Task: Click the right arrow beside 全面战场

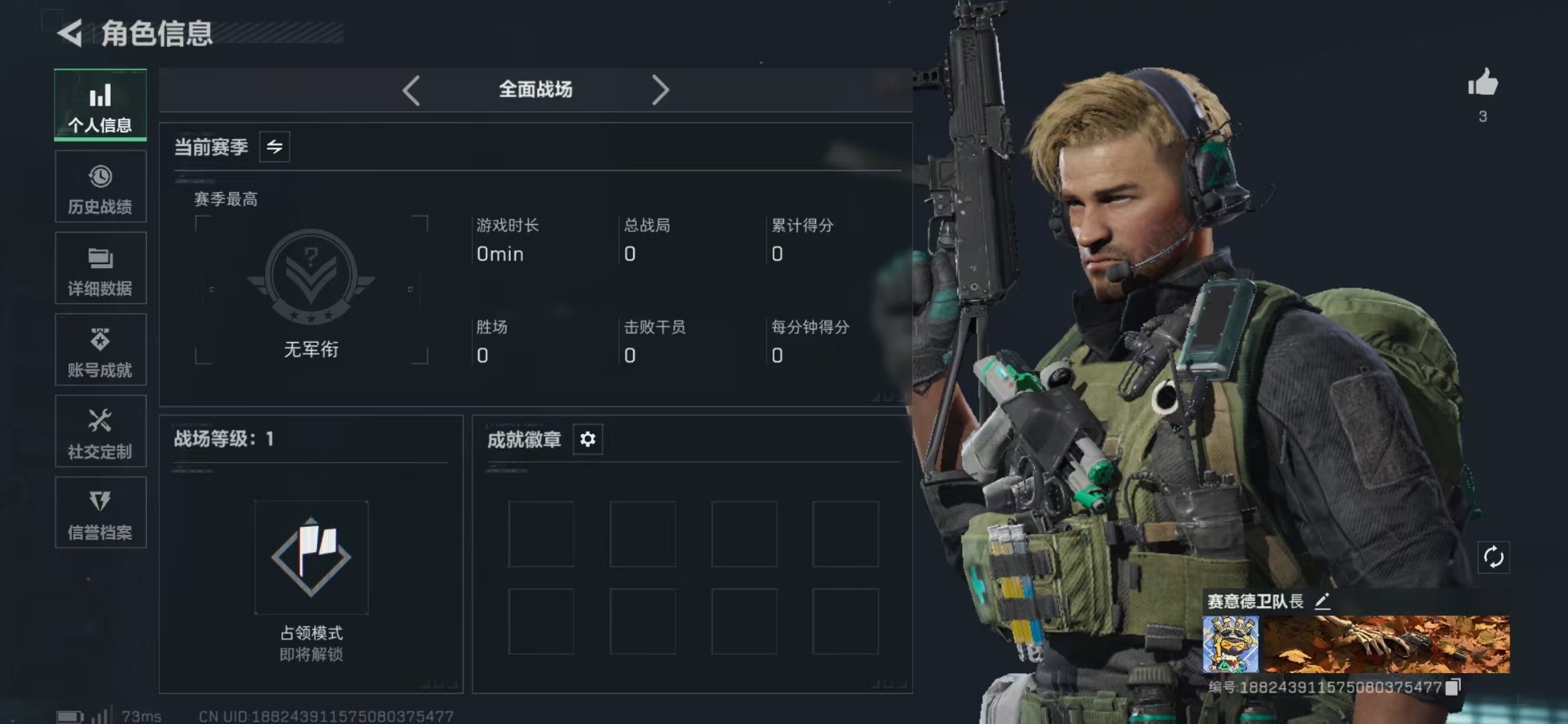Action: tap(660, 90)
